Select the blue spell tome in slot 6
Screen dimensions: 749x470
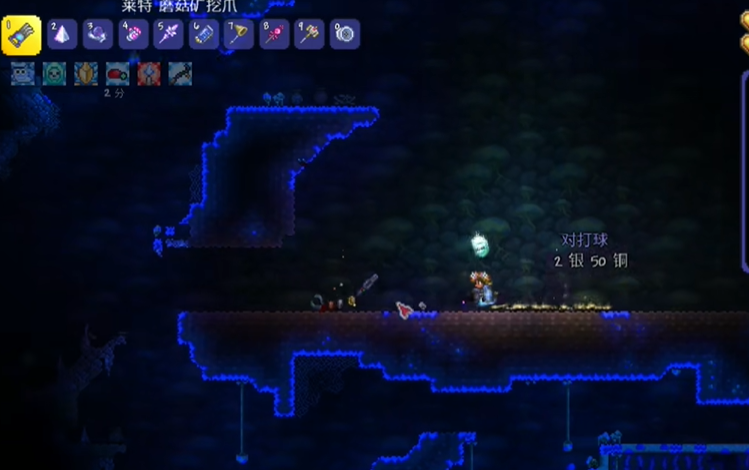pos(203,35)
